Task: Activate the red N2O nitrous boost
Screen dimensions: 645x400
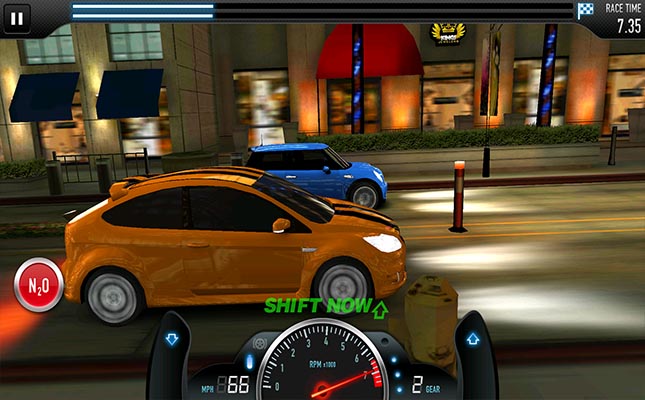Action: pos(38,287)
